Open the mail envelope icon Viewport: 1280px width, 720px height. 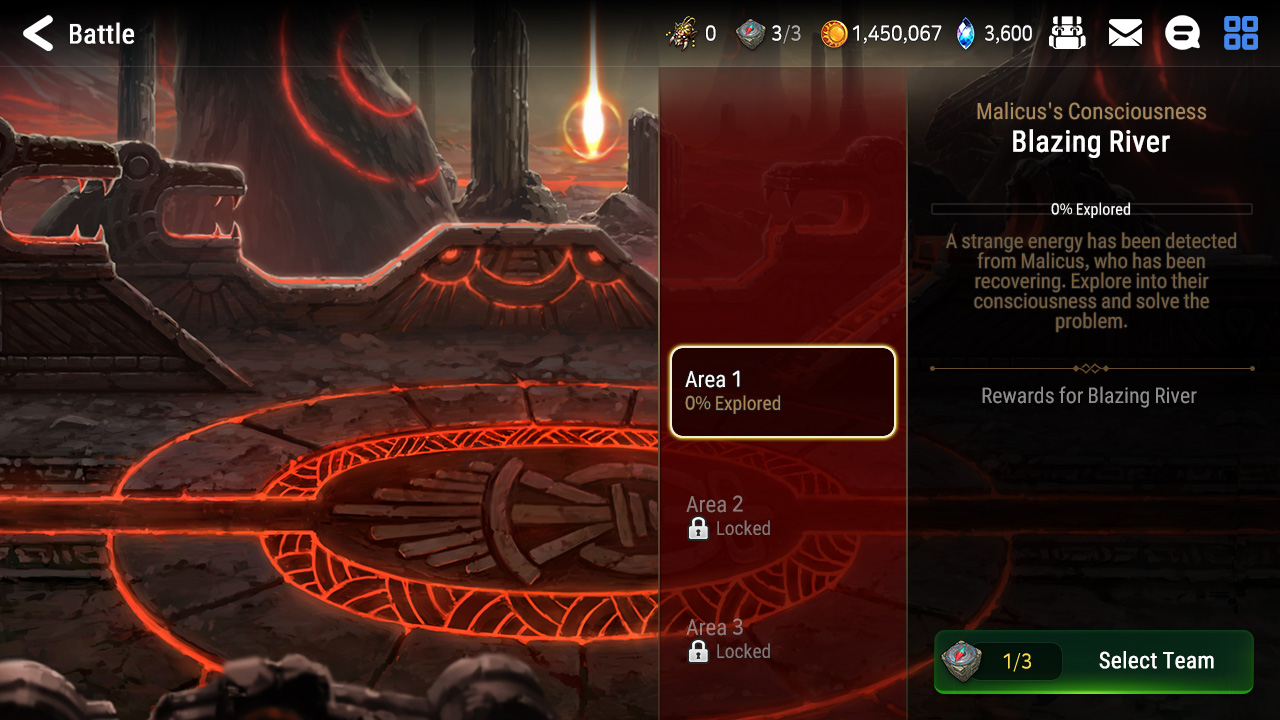tap(1125, 33)
